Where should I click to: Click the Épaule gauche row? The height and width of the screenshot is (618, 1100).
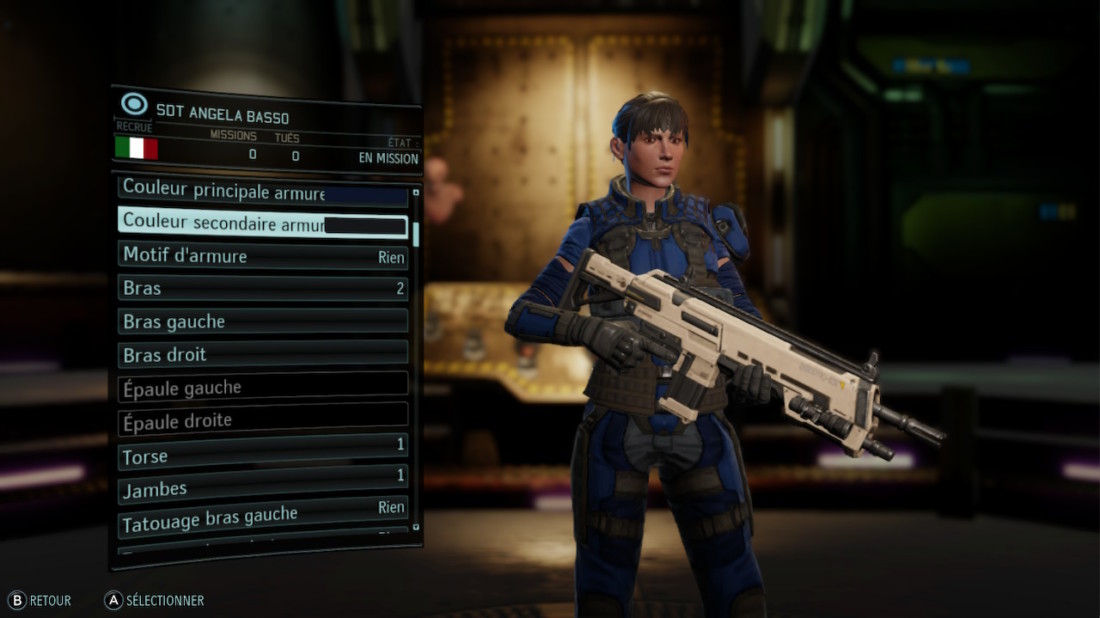tap(262, 387)
